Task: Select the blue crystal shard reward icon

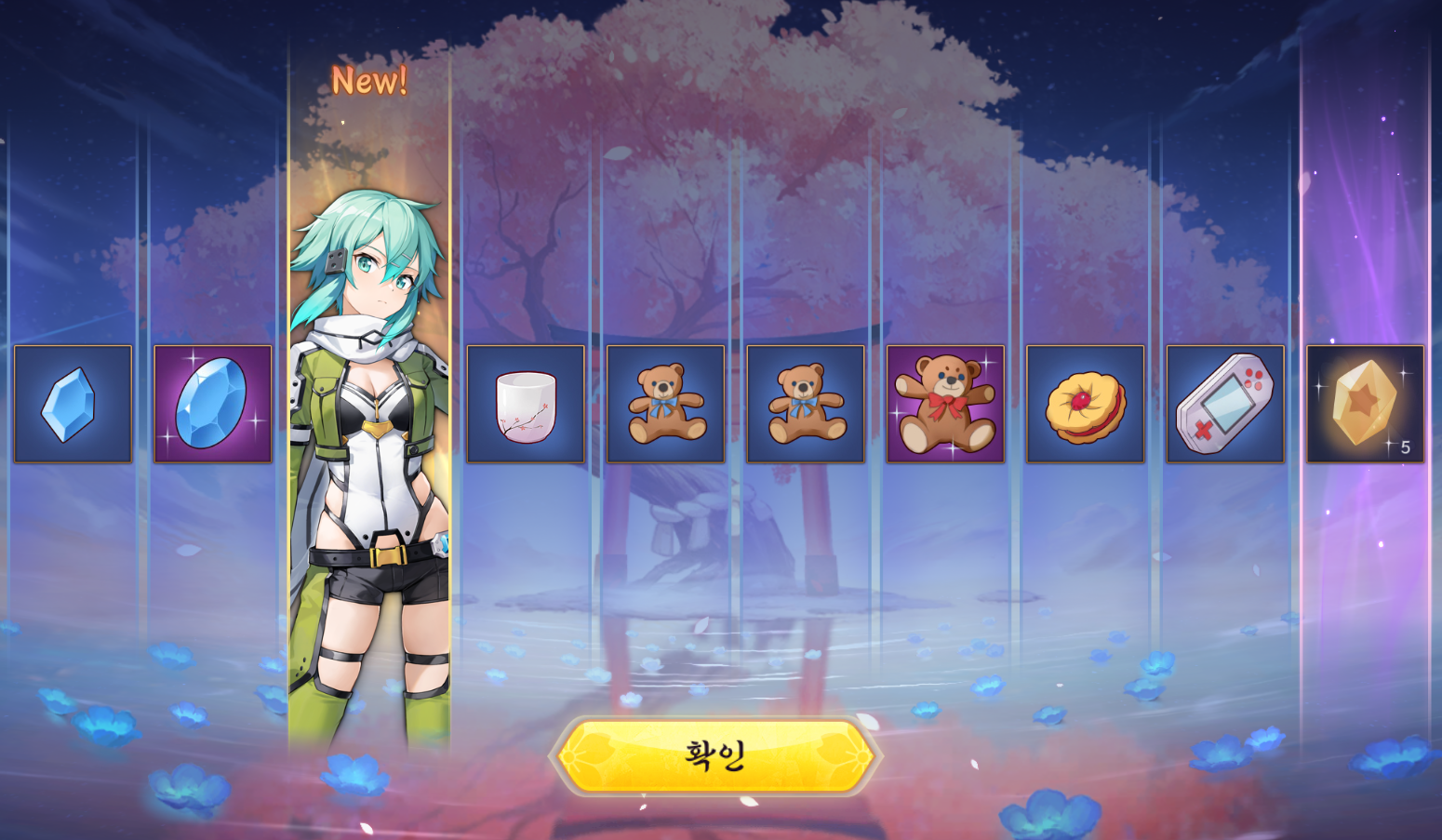Action: click(x=72, y=402)
